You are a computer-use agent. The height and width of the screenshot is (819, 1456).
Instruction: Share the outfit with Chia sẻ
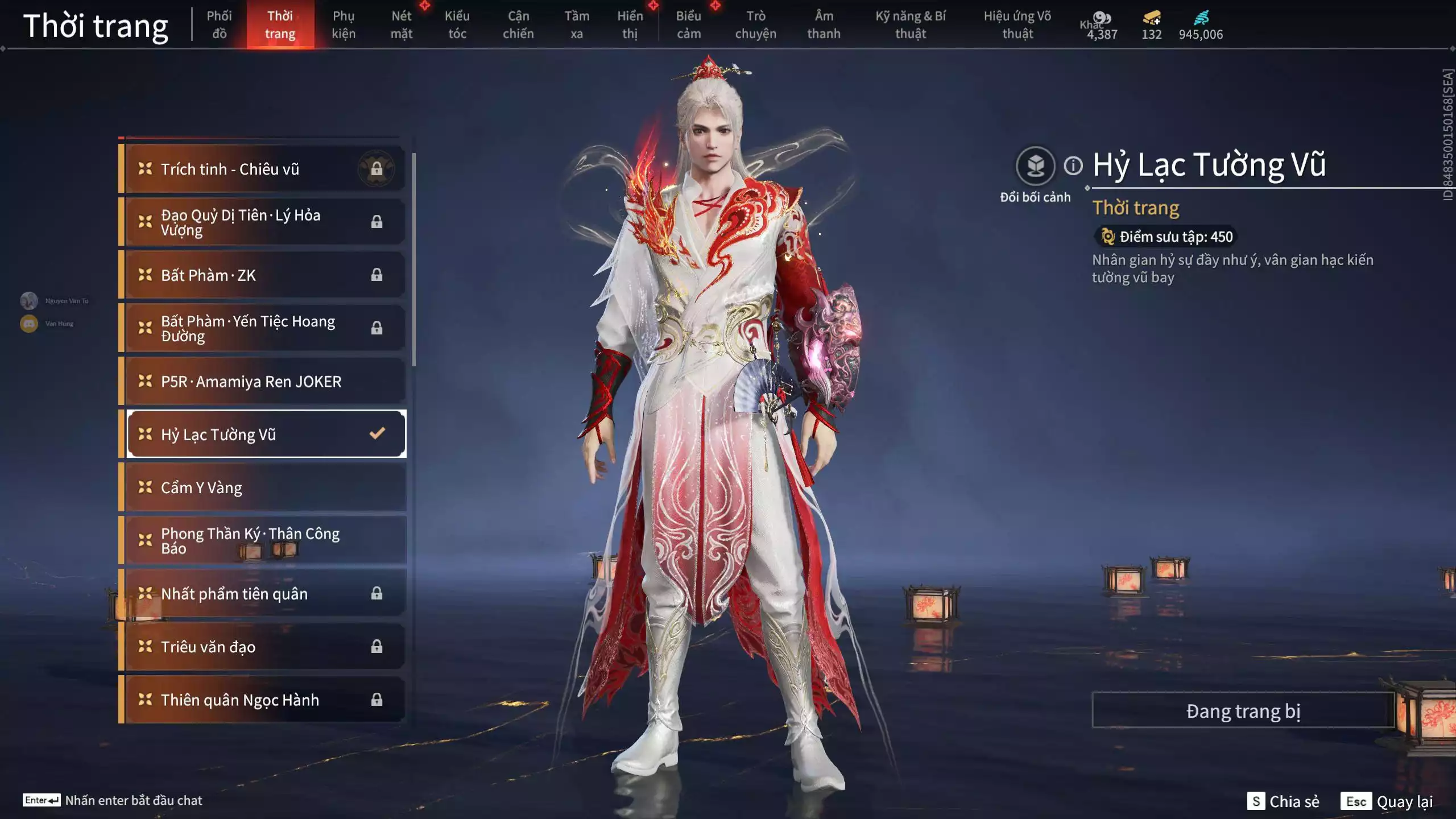tap(1284, 801)
